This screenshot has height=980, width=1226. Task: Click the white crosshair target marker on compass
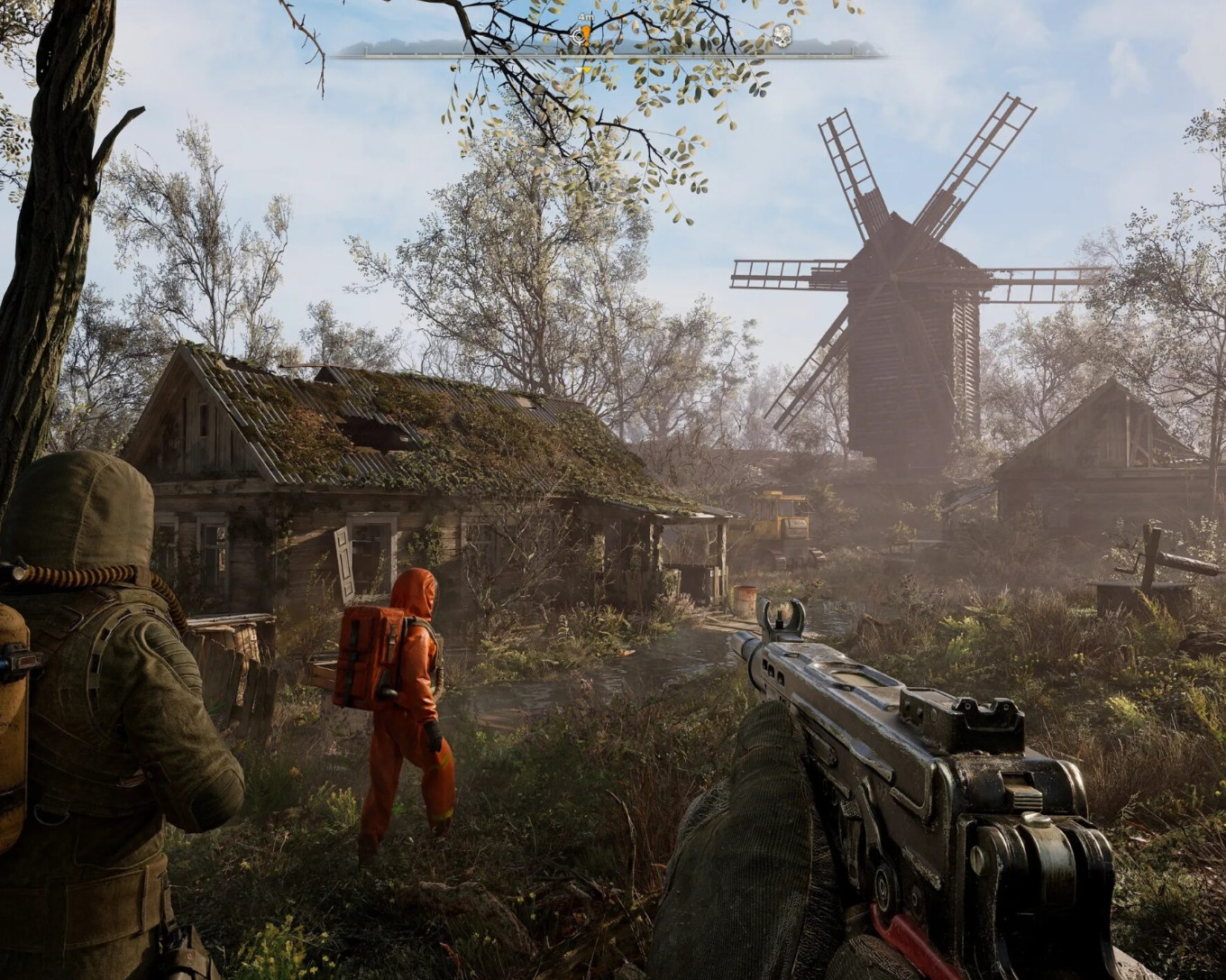577,36
